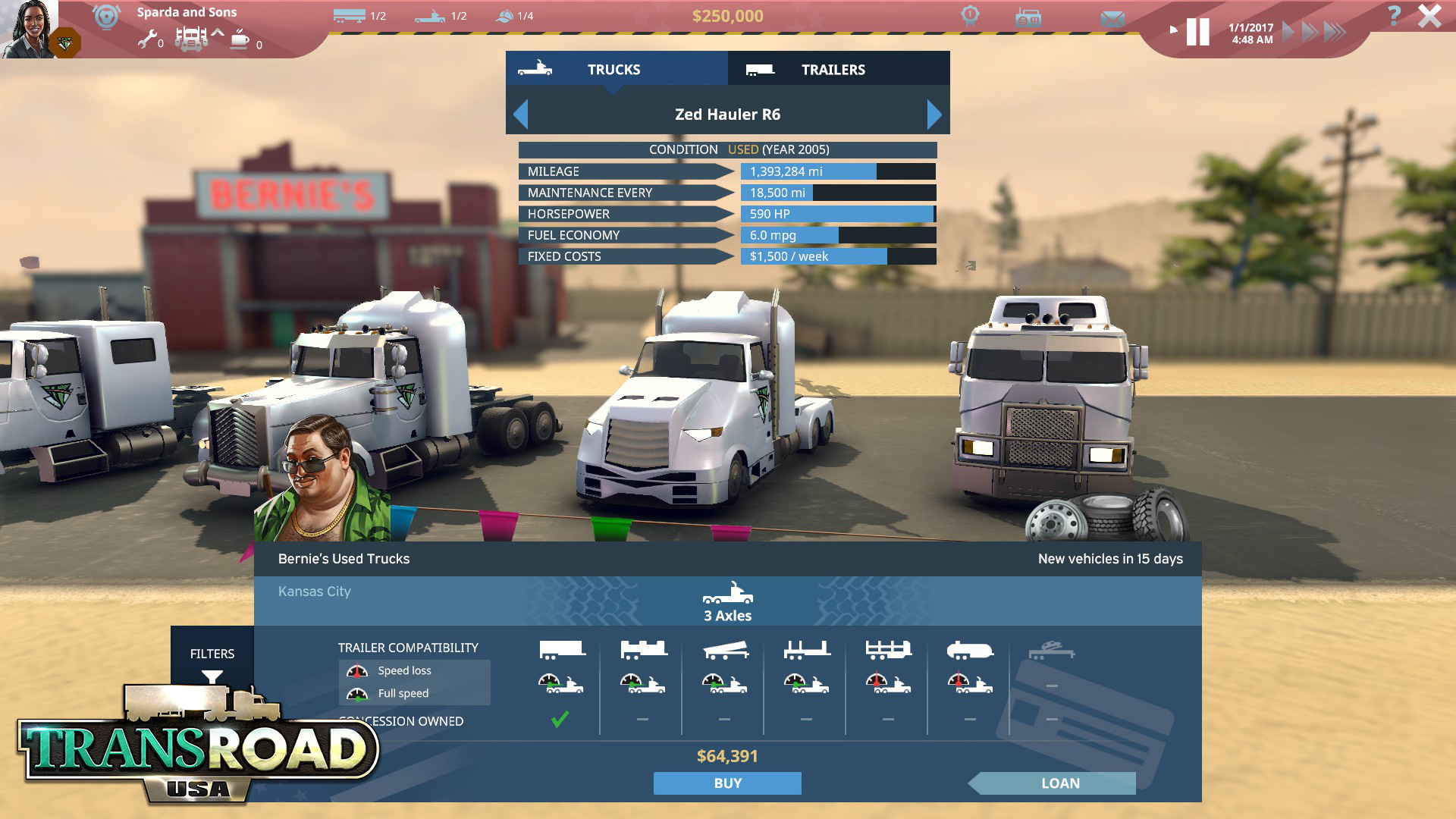Set game speed to single fast-forward
This screenshot has width=1456, height=819.
pos(1288,32)
